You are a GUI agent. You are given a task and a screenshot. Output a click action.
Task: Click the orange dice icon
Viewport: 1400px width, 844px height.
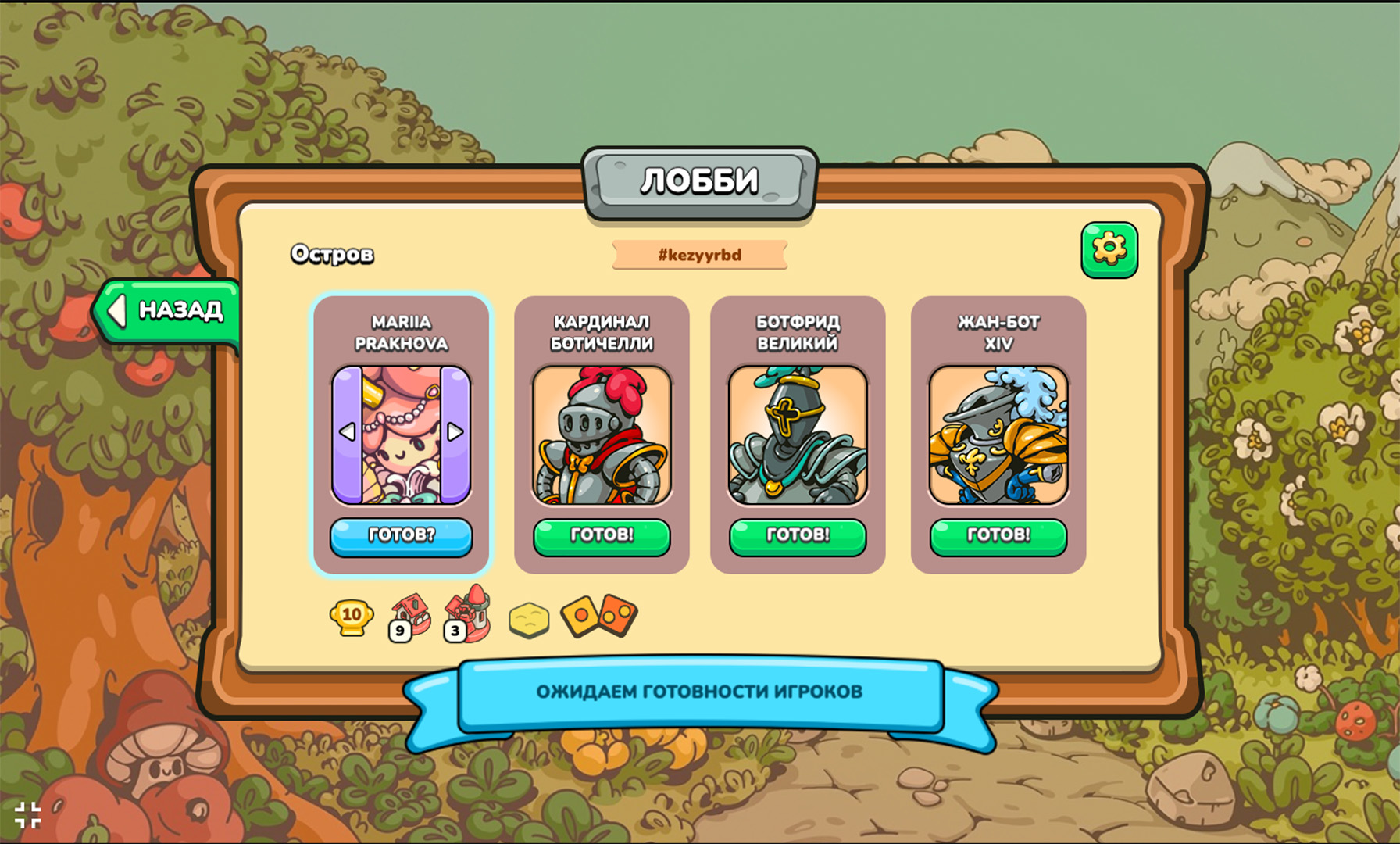[x=599, y=617]
